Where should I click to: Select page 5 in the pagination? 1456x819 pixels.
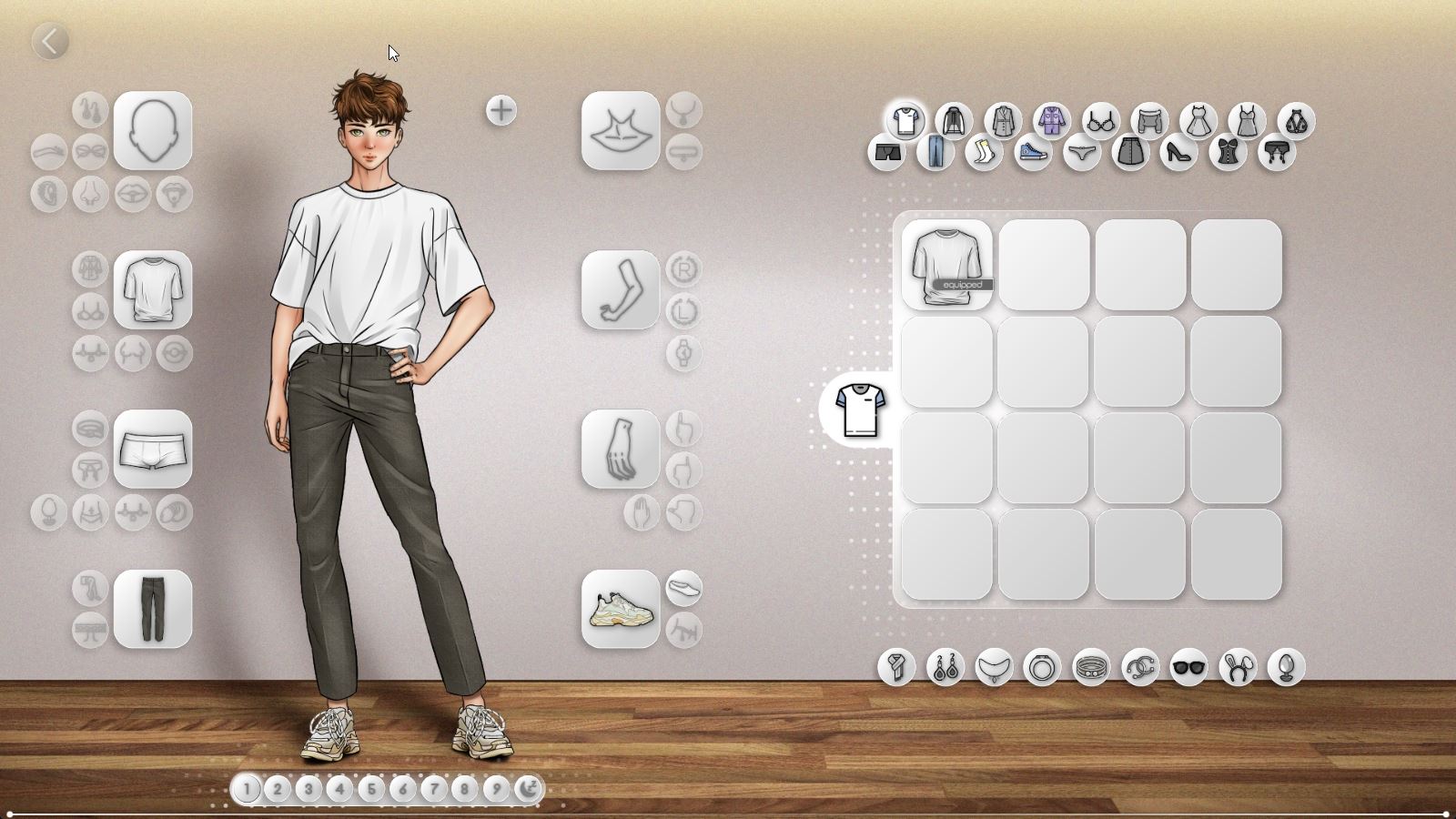coord(372,790)
